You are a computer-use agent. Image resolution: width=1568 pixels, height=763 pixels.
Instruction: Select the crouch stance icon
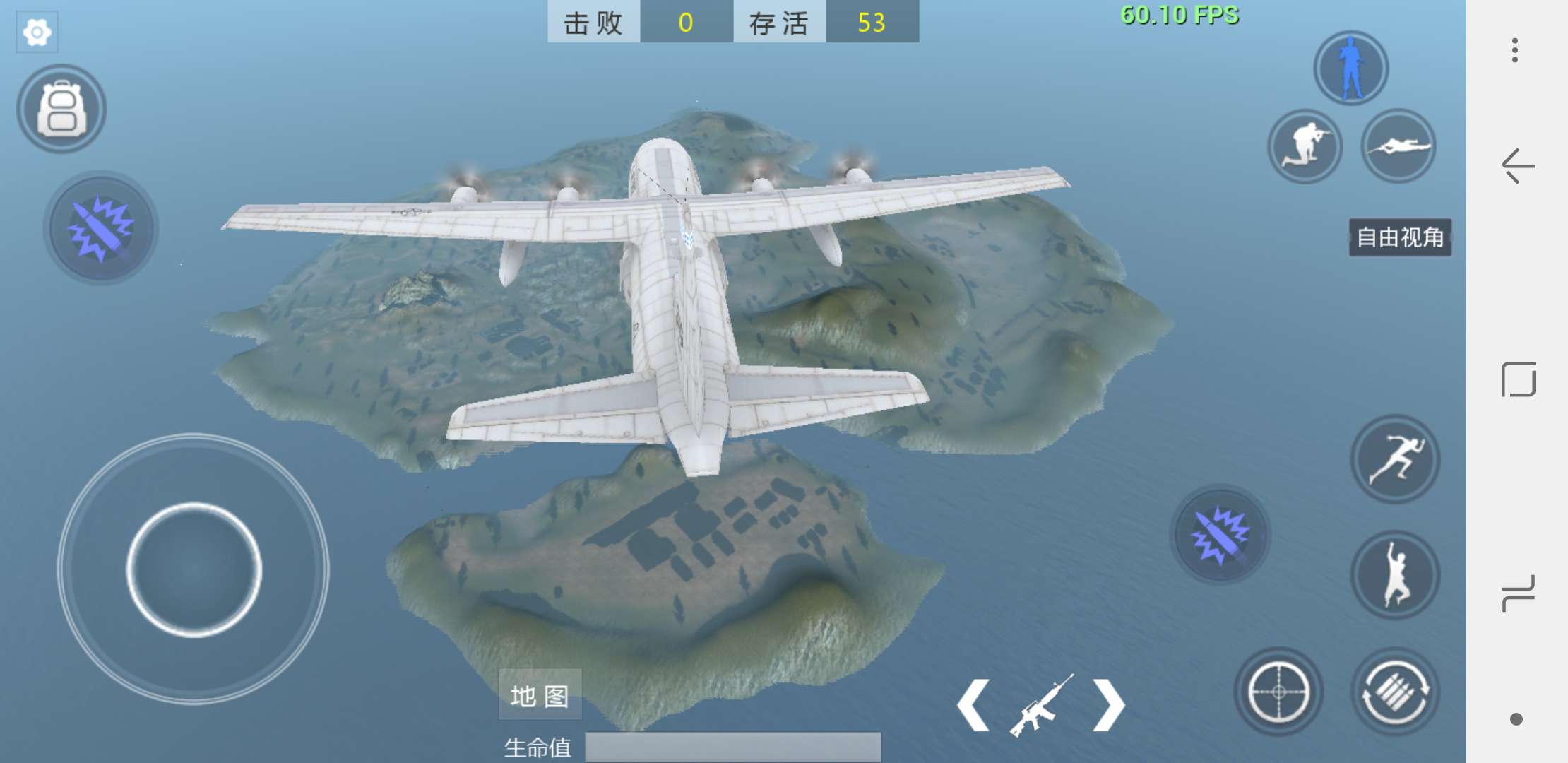click(x=1305, y=146)
